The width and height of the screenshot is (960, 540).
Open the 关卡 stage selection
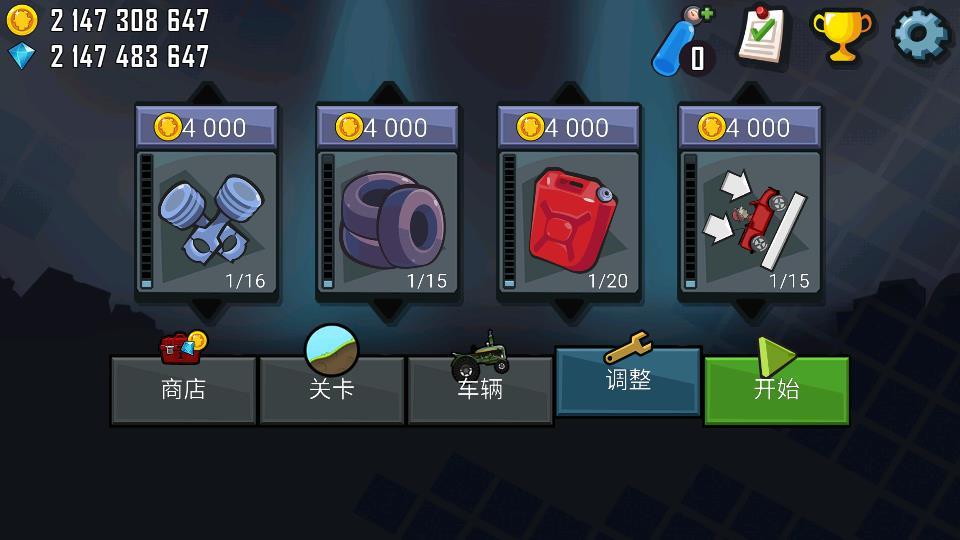[331, 389]
